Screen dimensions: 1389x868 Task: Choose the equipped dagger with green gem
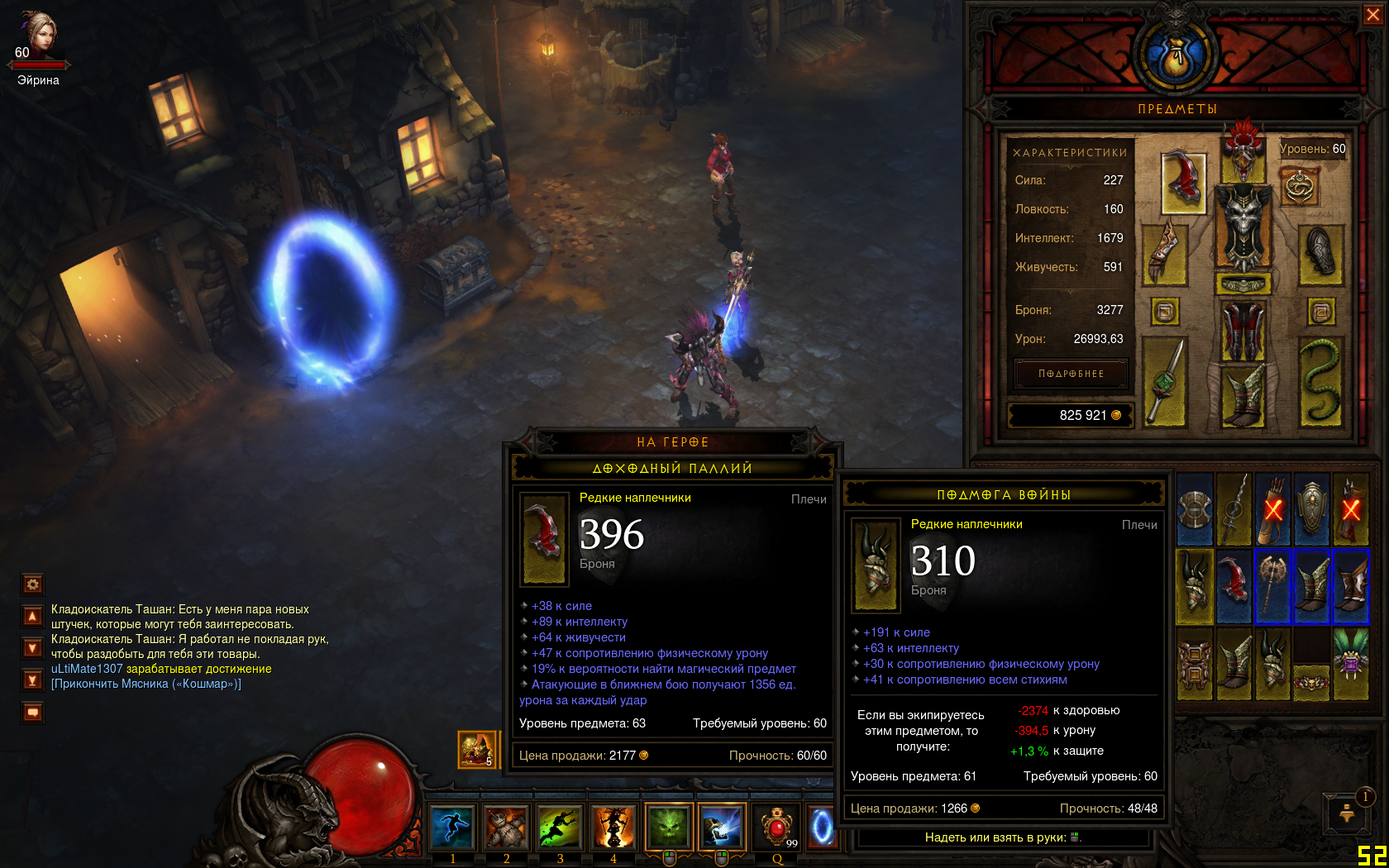pos(1164,380)
